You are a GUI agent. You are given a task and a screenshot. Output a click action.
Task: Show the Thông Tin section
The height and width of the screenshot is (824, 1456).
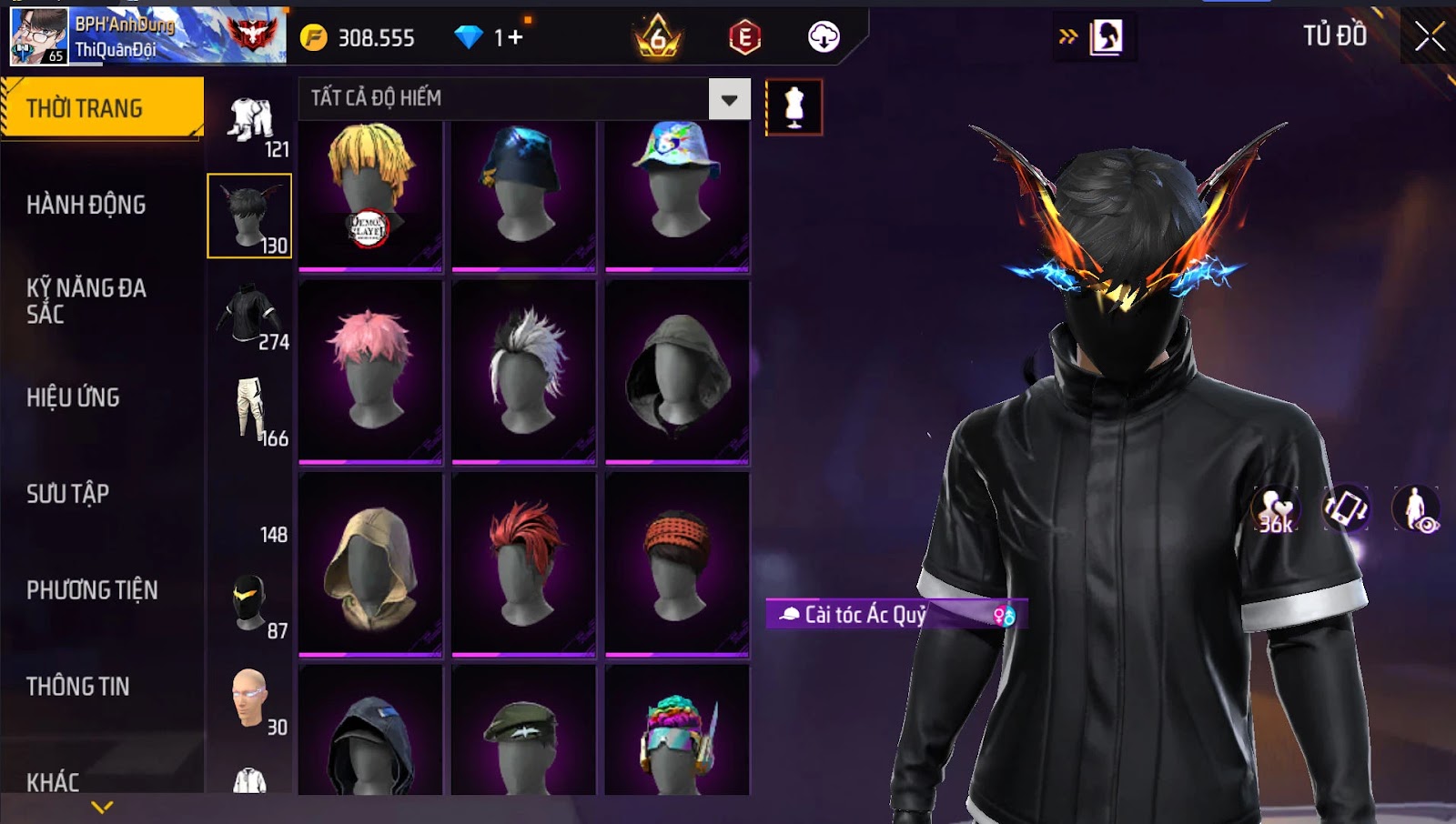[78, 687]
